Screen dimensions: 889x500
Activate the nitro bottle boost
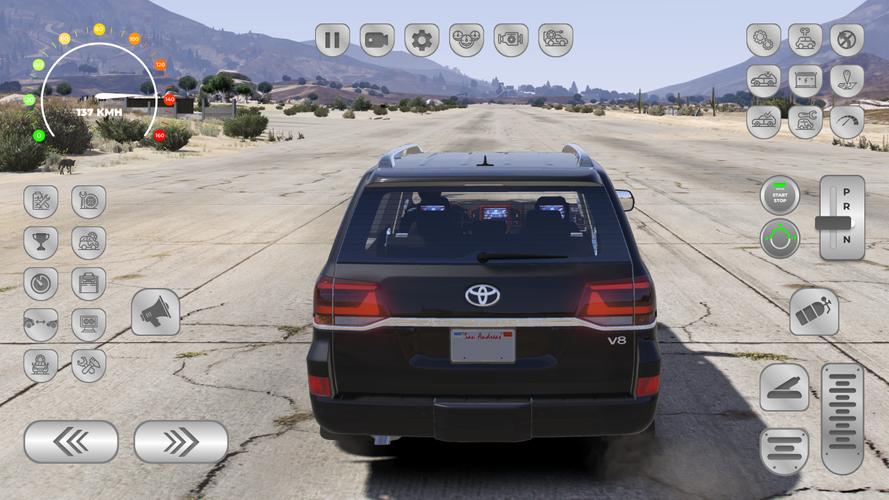point(813,313)
